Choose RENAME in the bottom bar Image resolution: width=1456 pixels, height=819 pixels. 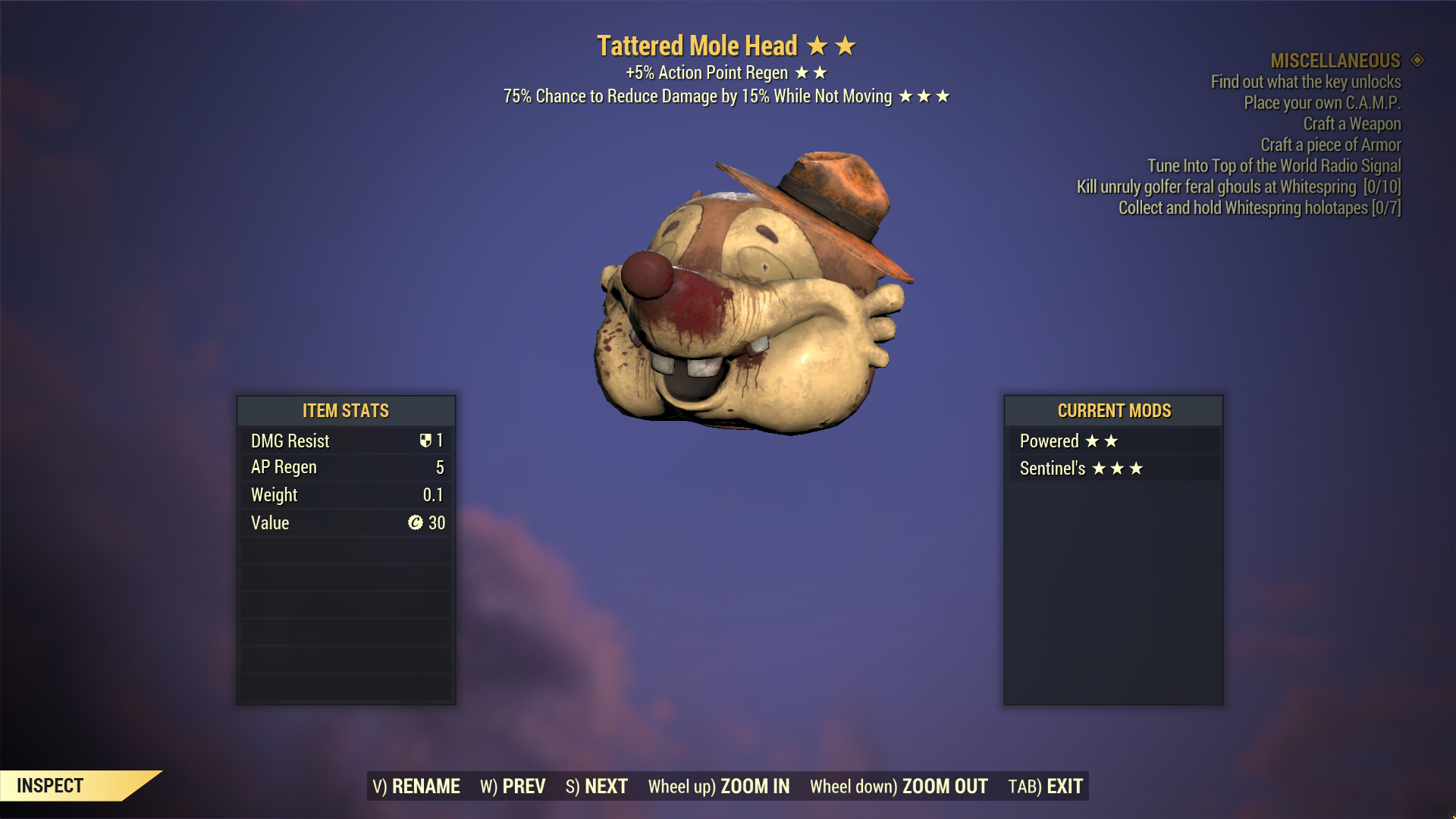coord(416,786)
